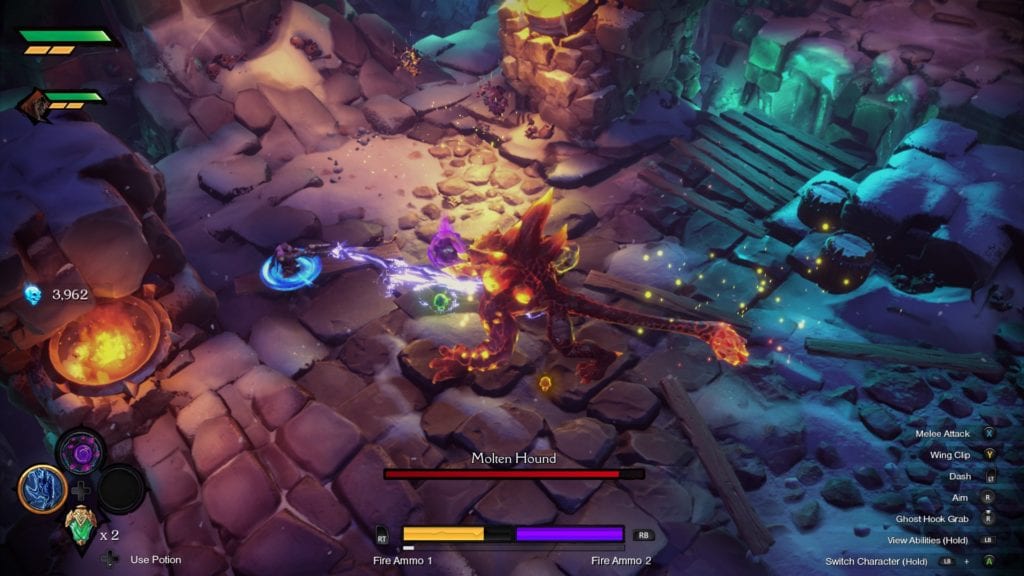Select the gold-ringed blue ability icon
Viewport: 1024px width, 576px height.
coord(42,488)
